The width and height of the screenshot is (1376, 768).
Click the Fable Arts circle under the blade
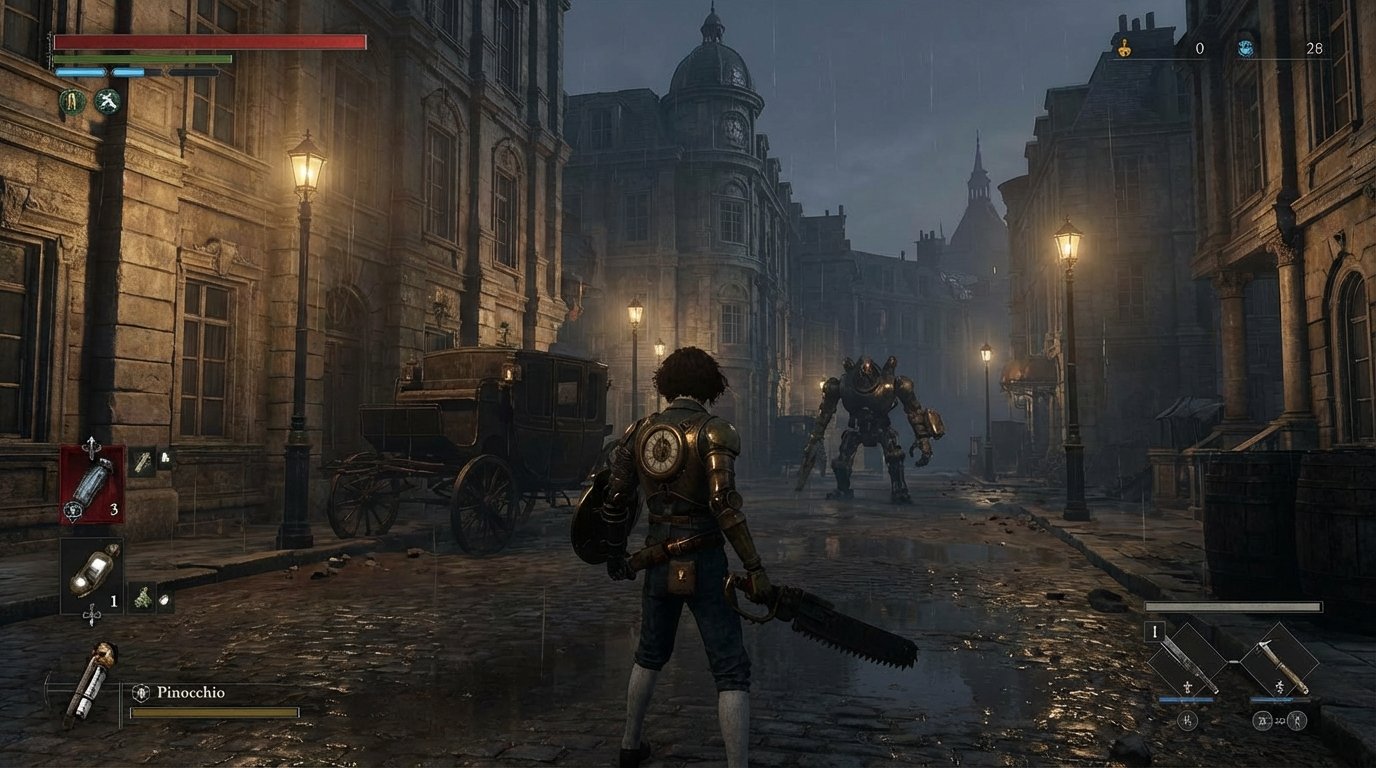[x=1188, y=720]
